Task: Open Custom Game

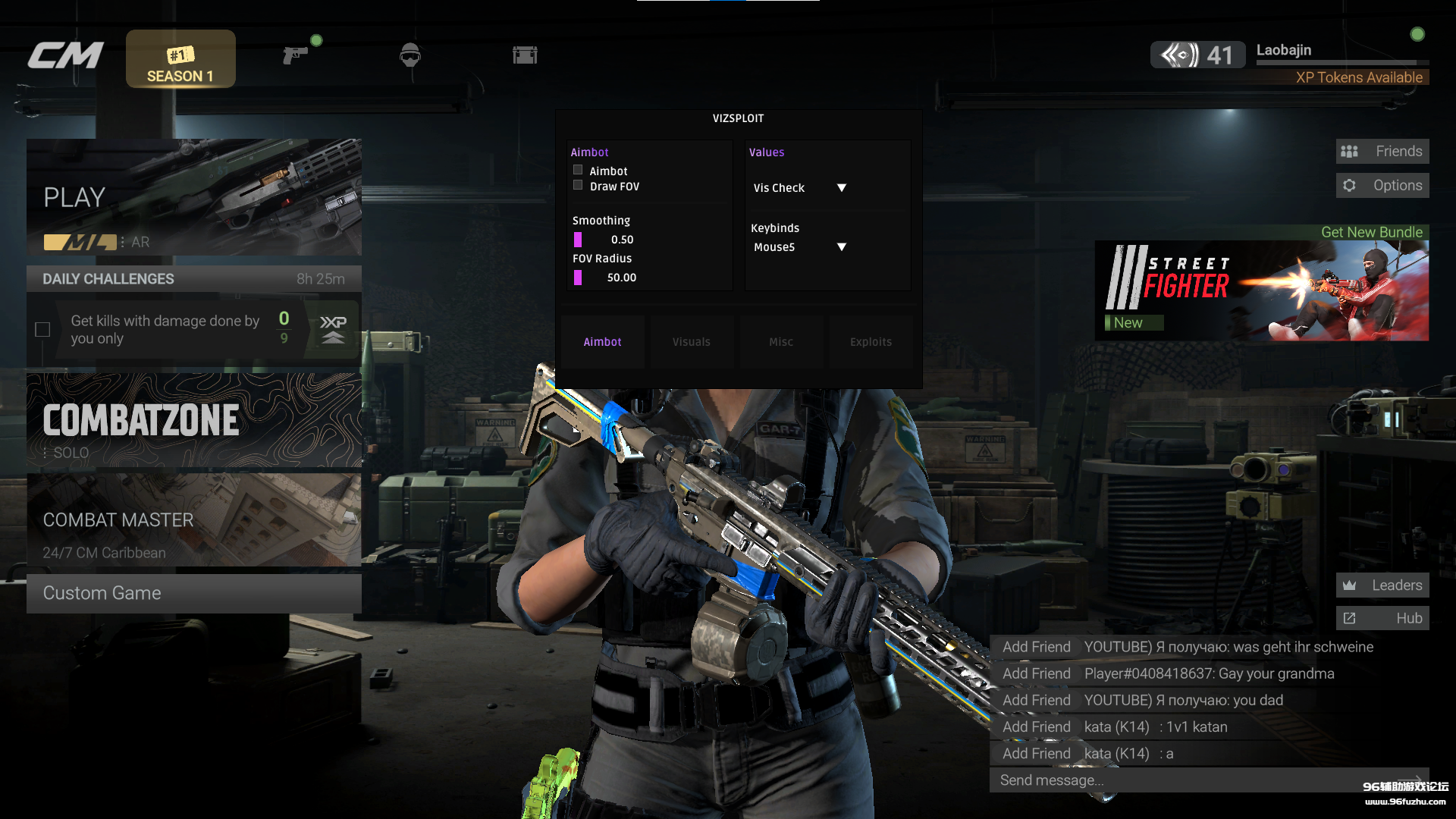Action: pyautogui.click(x=194, y=593)
